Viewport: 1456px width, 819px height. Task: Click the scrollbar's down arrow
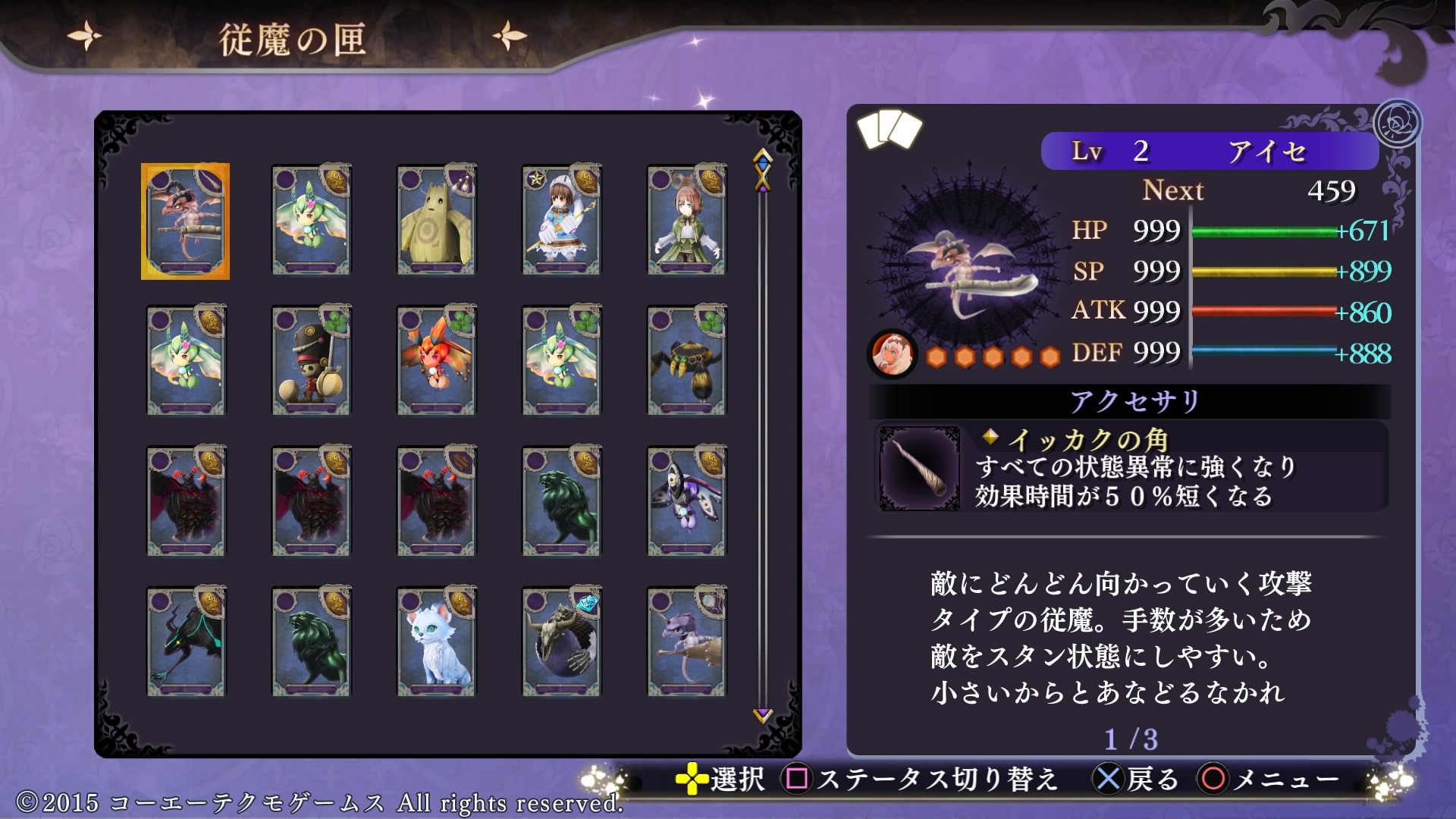click(x=762, y=714)
